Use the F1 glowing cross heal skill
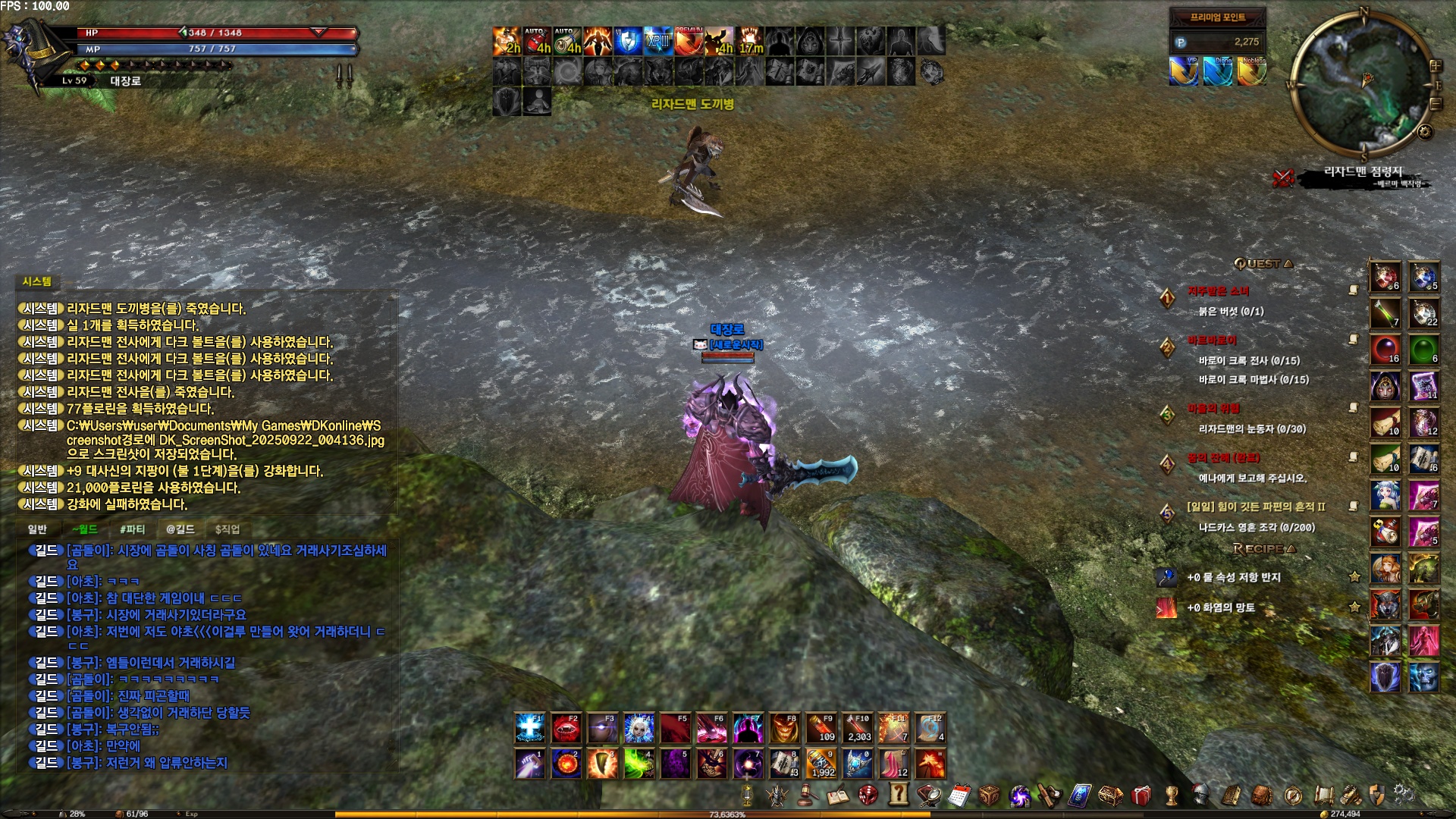This screenshot has height=819, width=1456. (x=529, y=729)
